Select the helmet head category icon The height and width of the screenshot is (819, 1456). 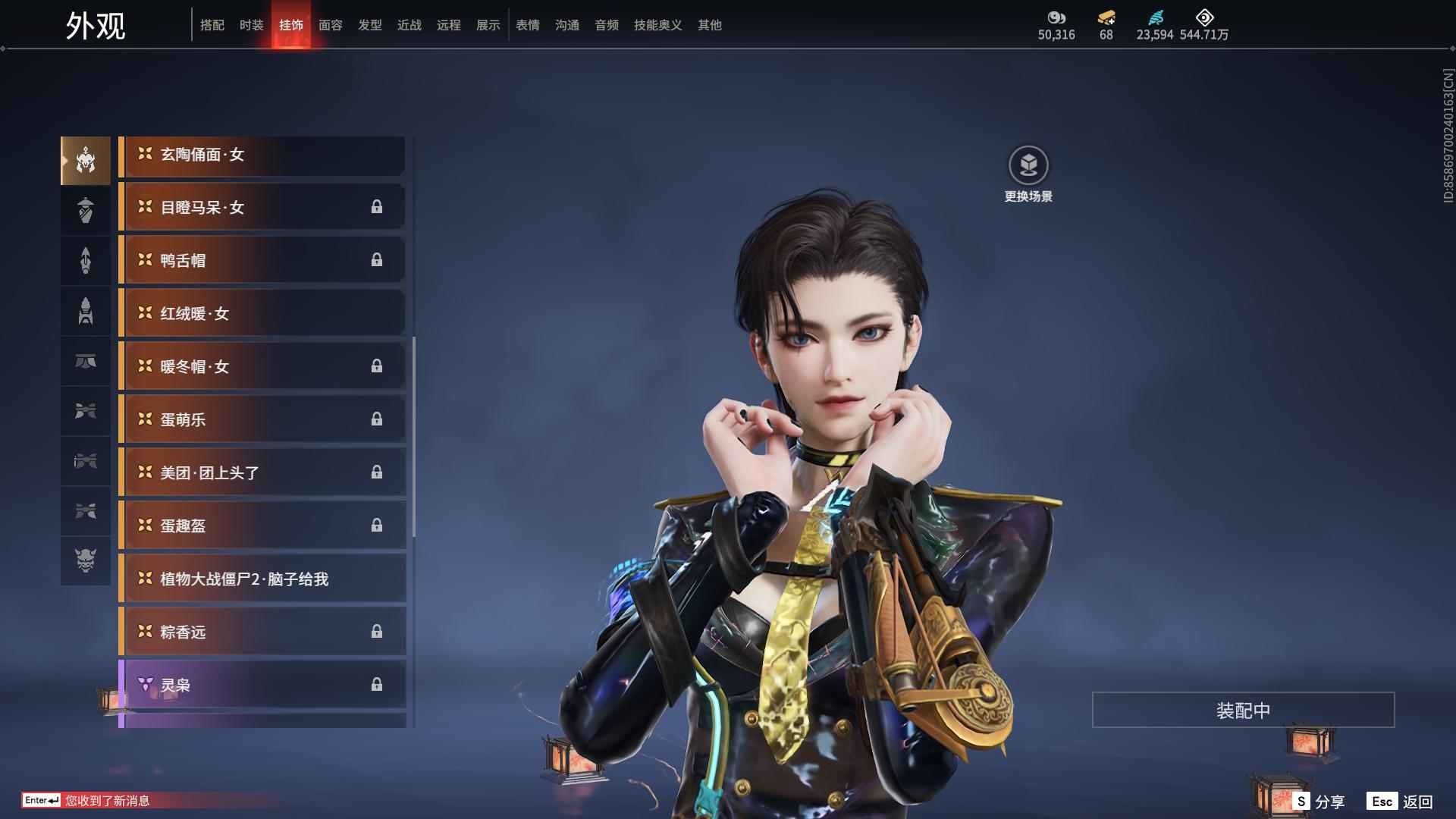[x=86, y=161]
